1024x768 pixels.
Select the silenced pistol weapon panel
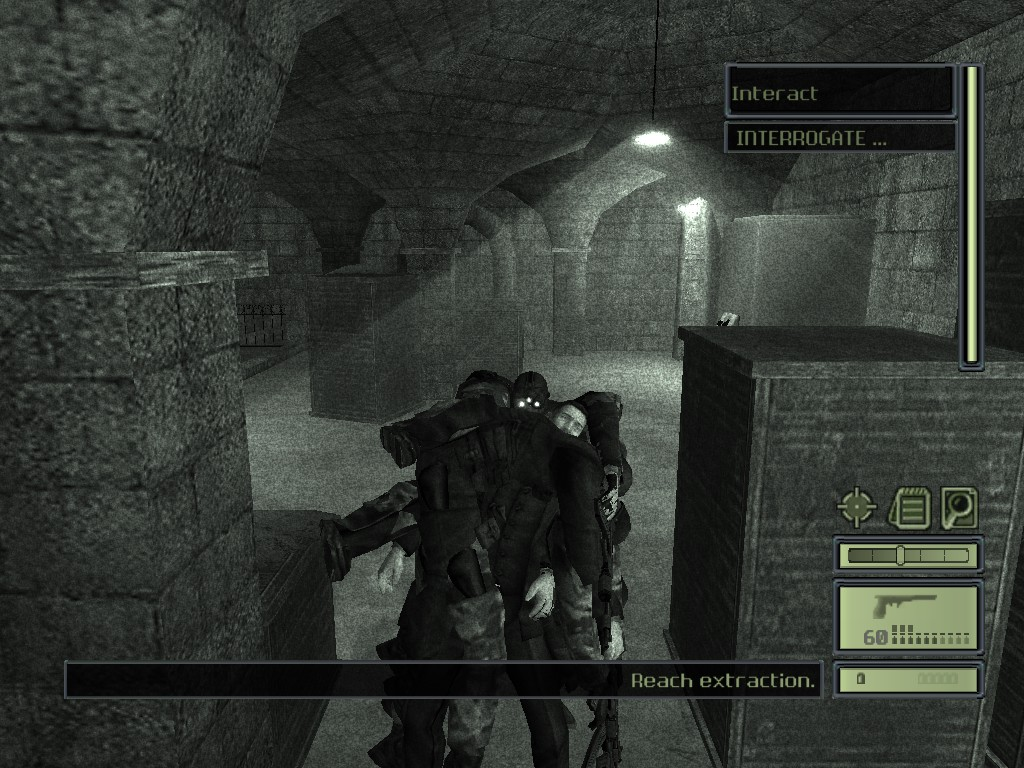908,618
